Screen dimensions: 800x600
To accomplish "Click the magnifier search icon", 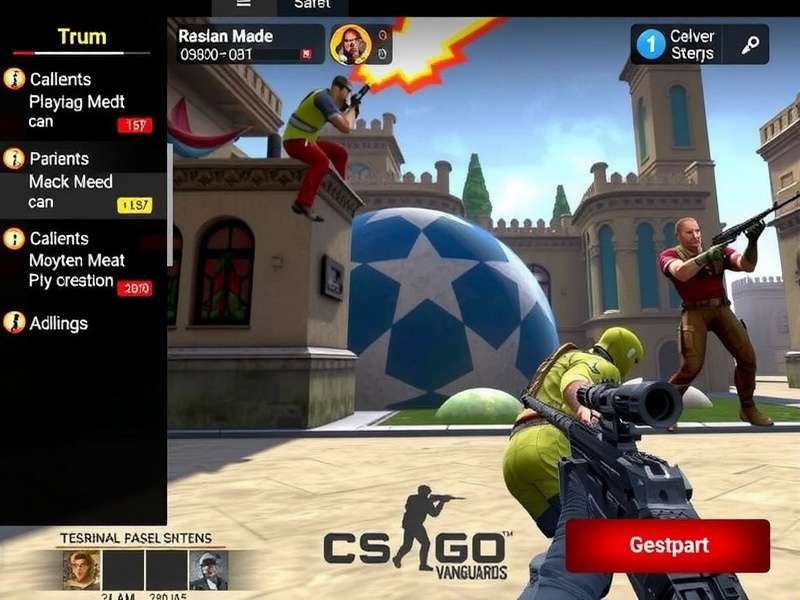I will click(750, 45).
